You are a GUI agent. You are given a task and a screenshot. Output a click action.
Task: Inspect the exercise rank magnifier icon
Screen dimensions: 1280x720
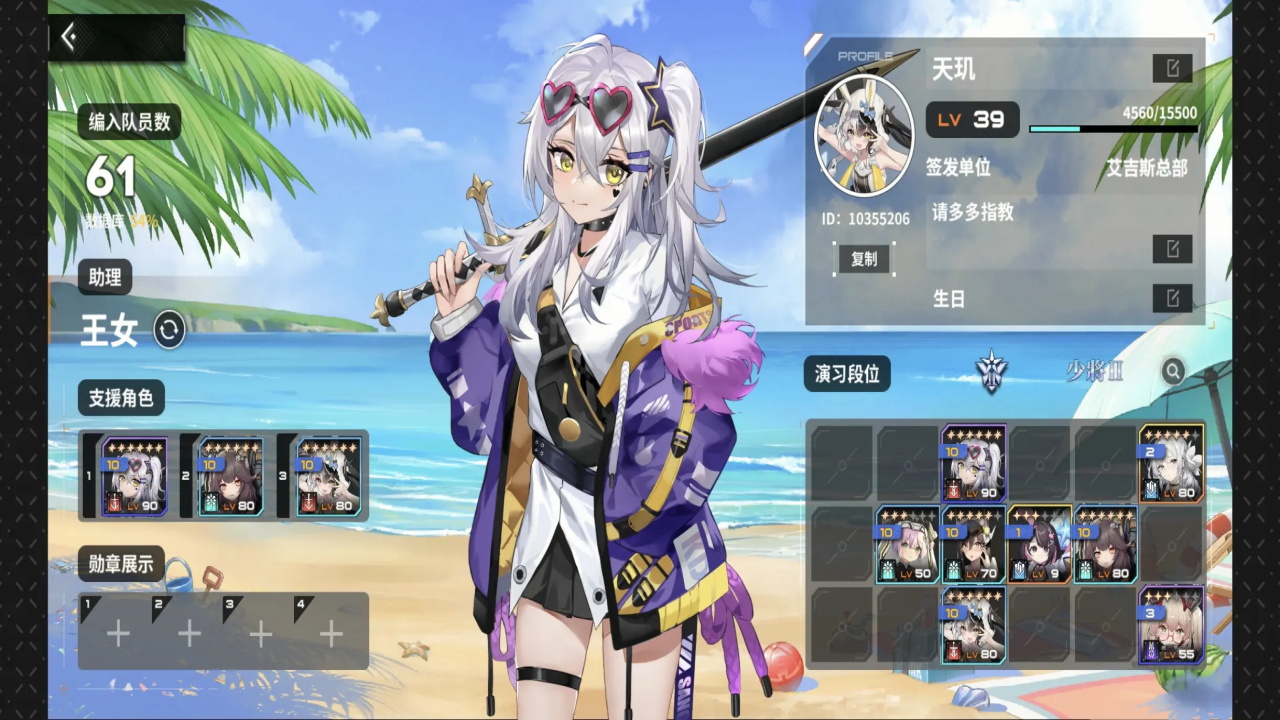tap(1173, 372)
